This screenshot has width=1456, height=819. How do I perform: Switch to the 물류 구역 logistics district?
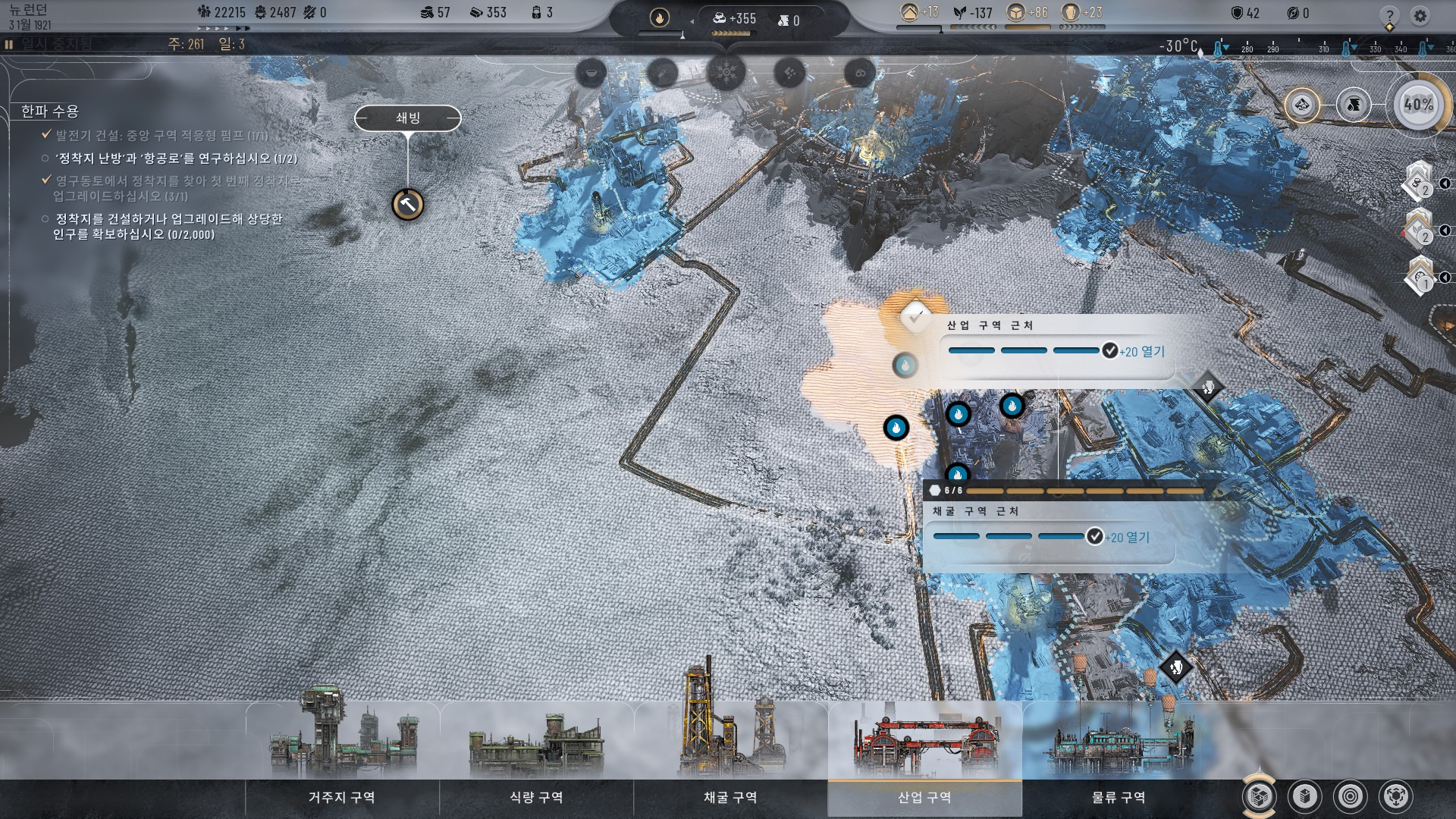1119,797
